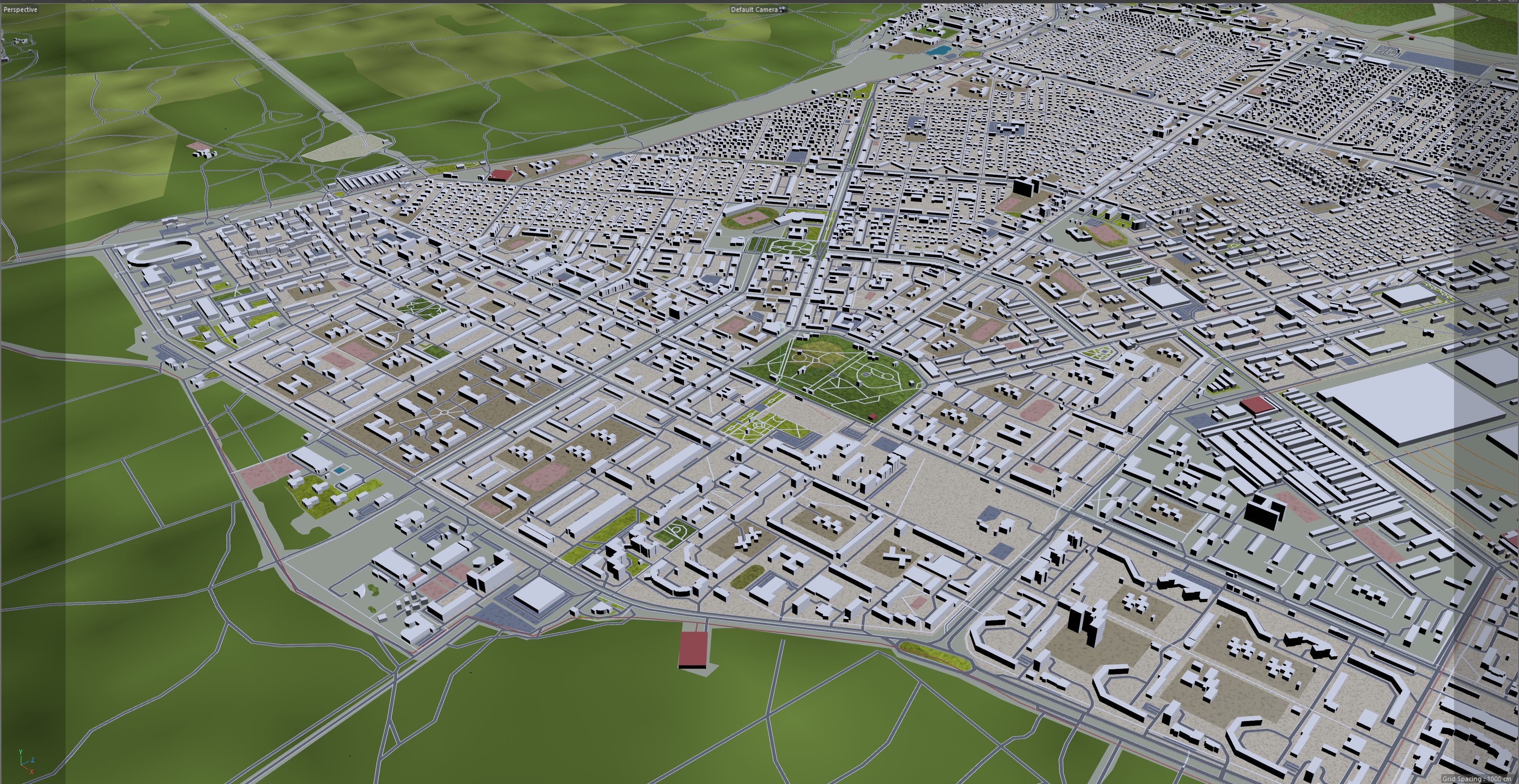Click the Perspective view label

20,9
